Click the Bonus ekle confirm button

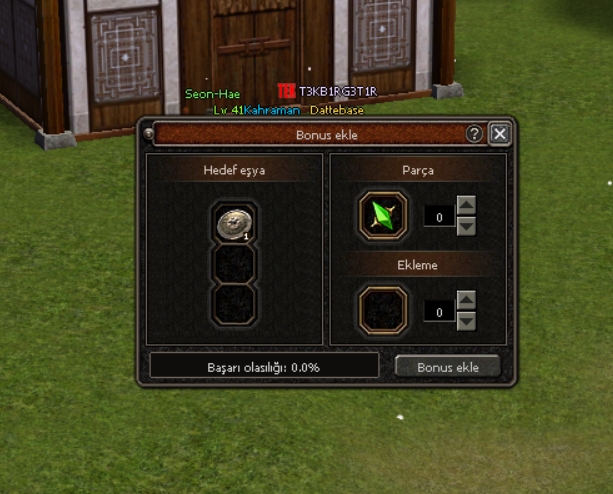pos(447,367)
